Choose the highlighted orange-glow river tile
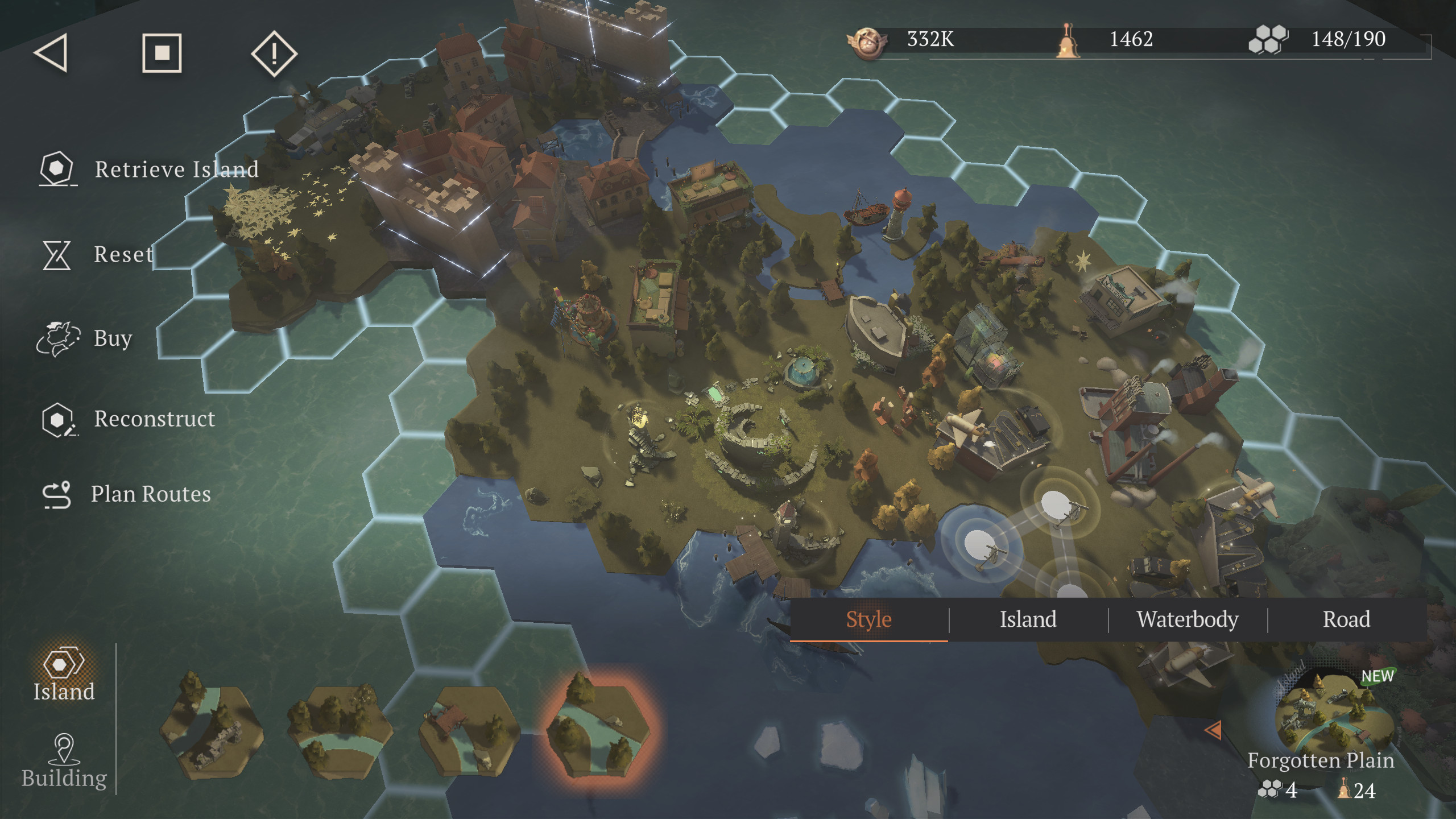Viewport: 1456px width, 819px height. [x=597, y=728]
